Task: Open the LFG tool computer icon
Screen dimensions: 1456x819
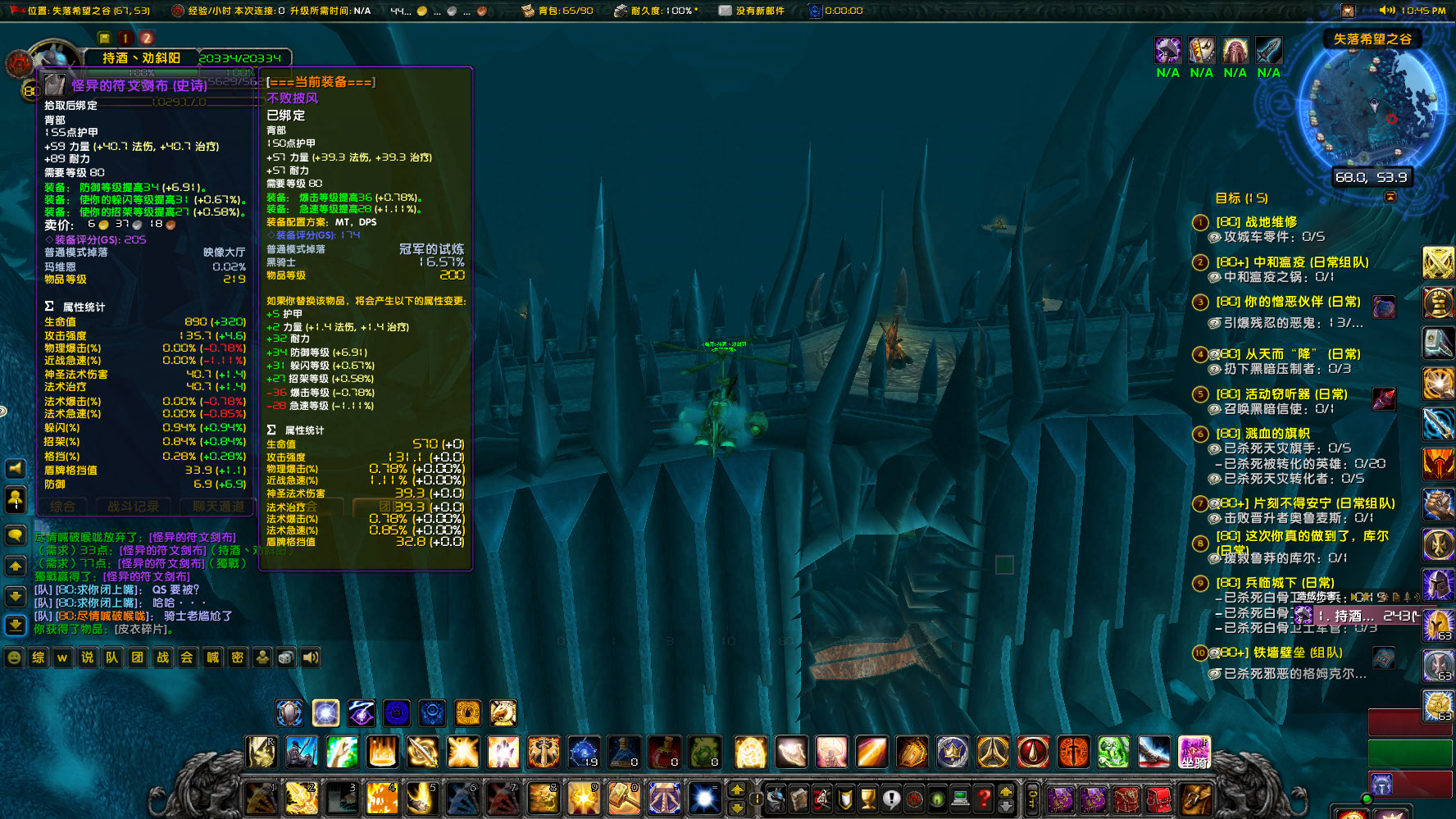Action: tap(960, 799)
